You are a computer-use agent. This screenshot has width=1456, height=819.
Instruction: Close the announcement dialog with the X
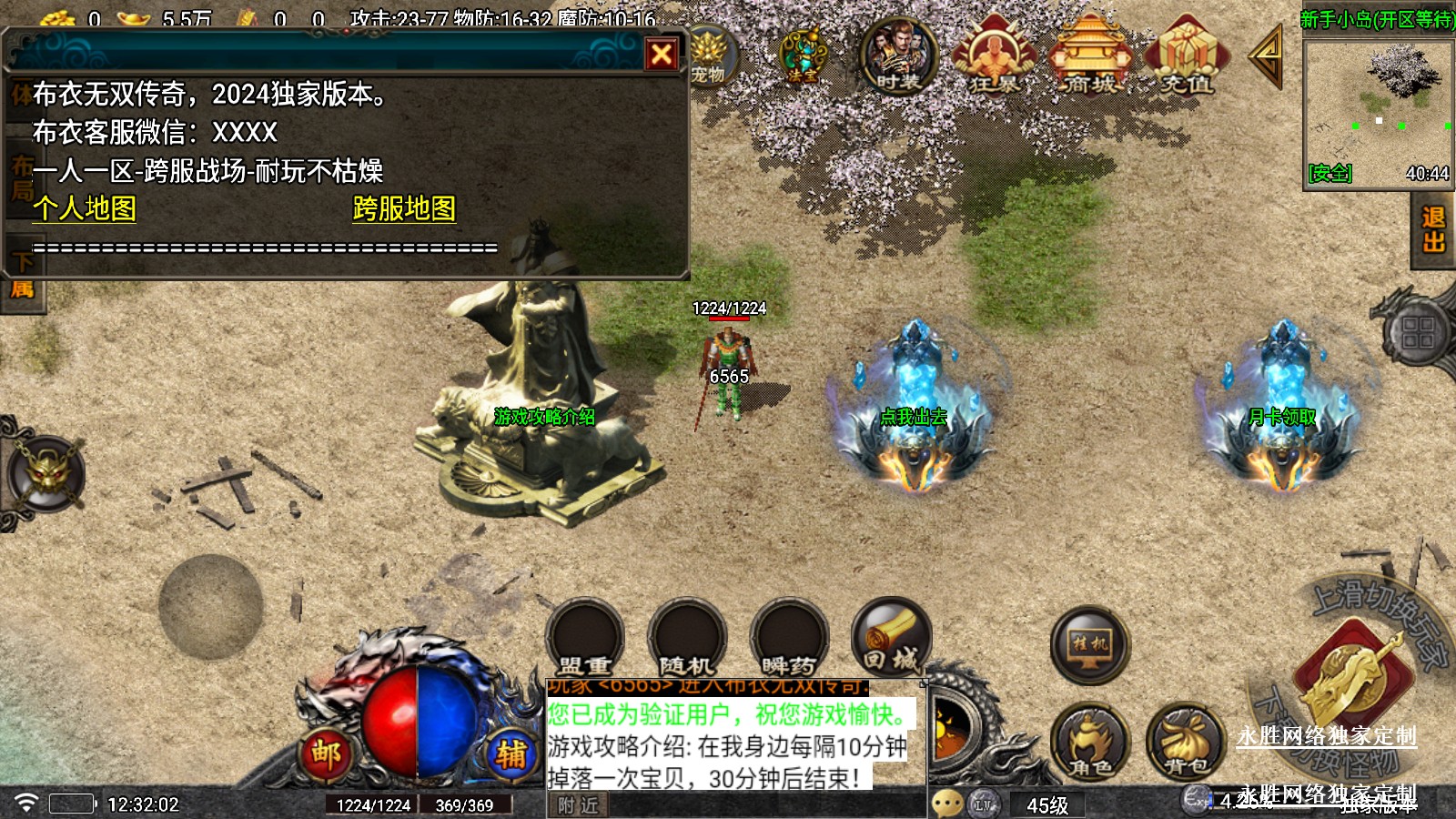click(662, 55)
